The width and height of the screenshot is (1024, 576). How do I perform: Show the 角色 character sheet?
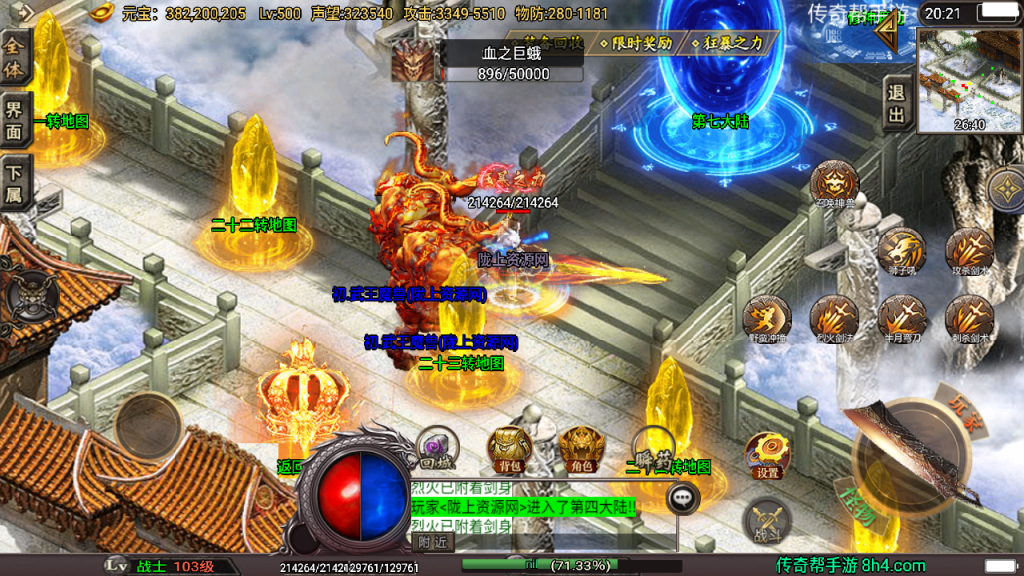tap(581, 448)
